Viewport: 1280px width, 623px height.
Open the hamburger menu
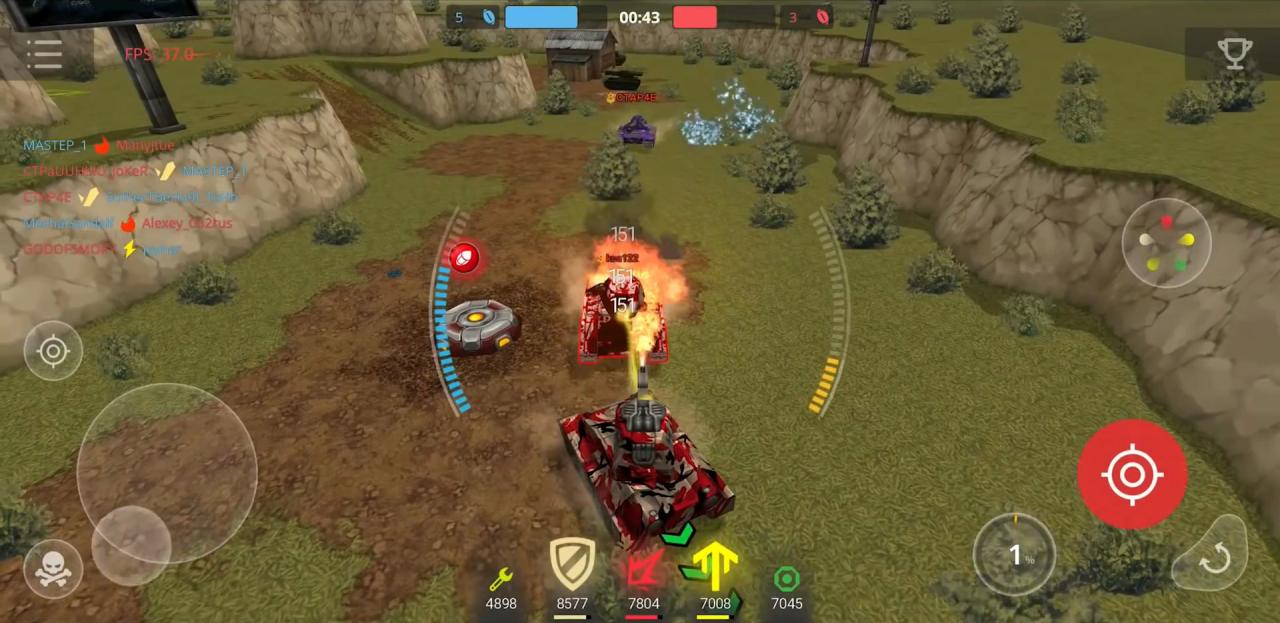pyautogui.click(x=45, y=54)
